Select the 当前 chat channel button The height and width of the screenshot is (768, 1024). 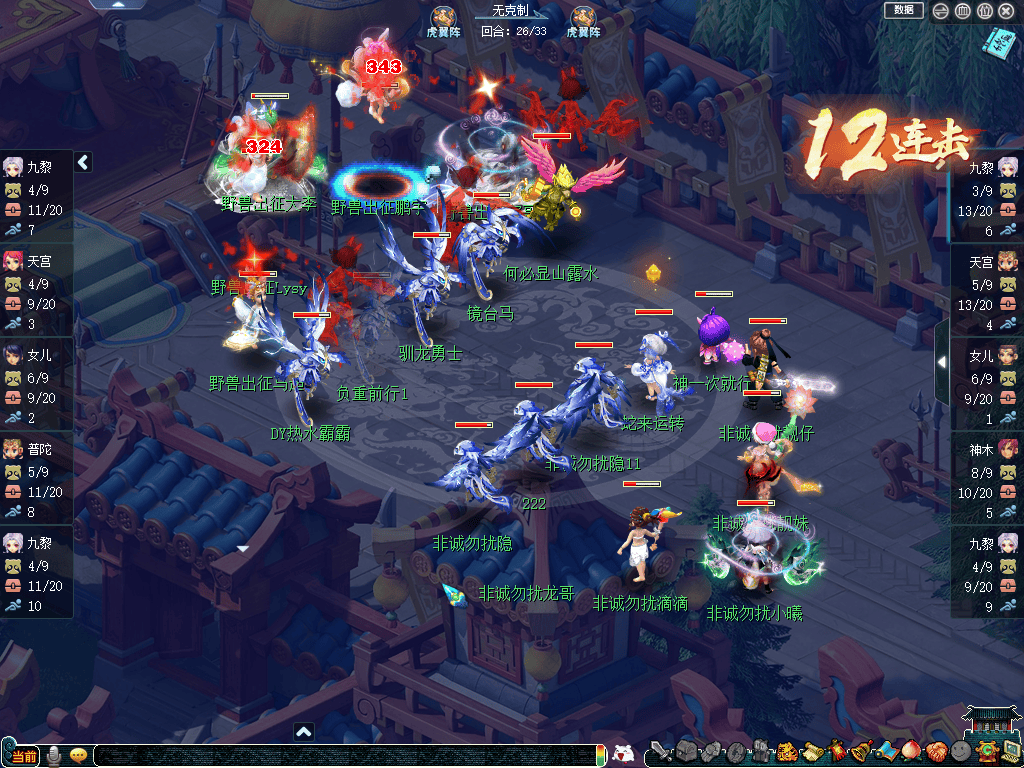[x=24, y=756]
